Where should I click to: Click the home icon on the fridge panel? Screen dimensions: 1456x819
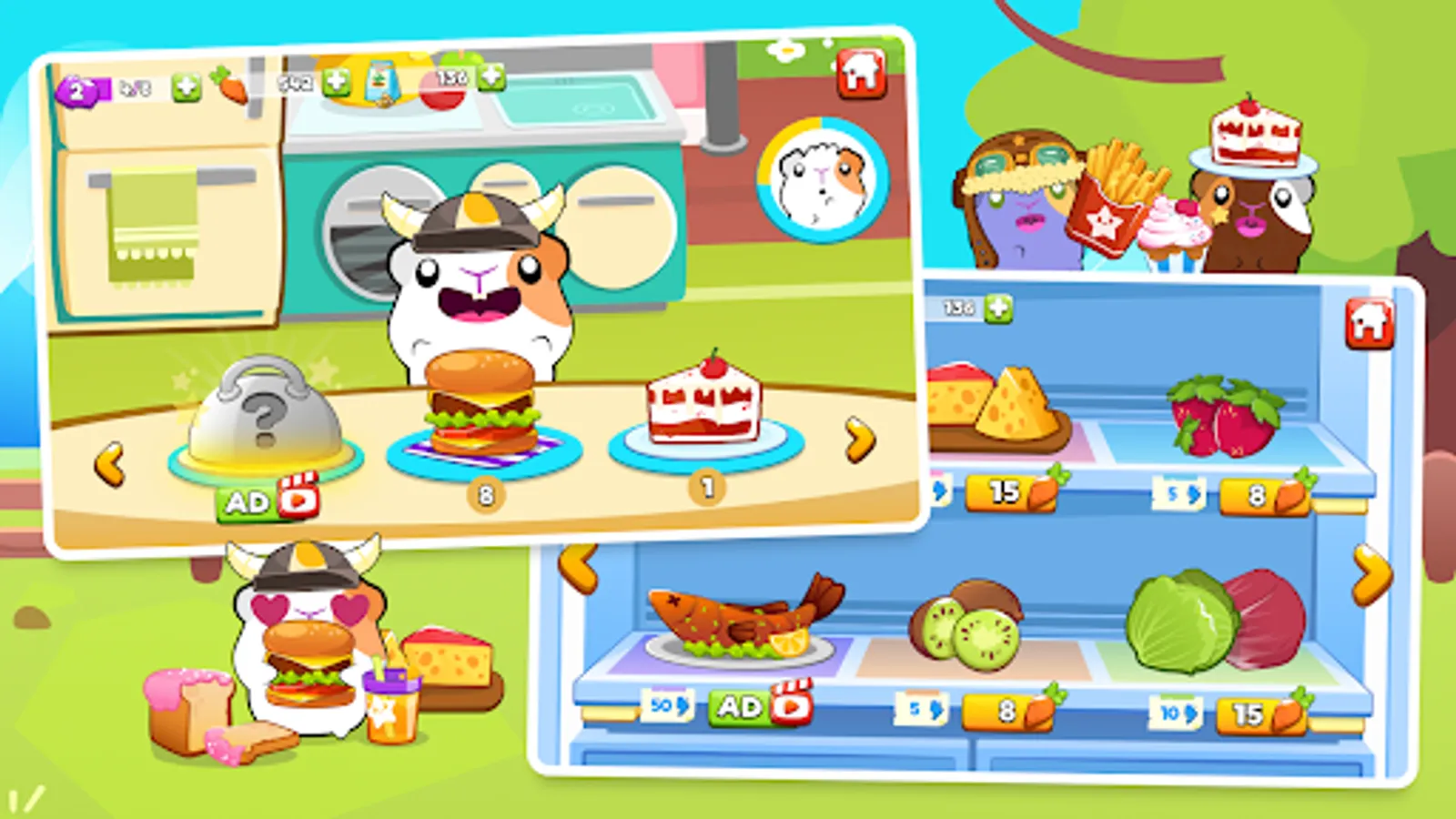pos(1368,317)
